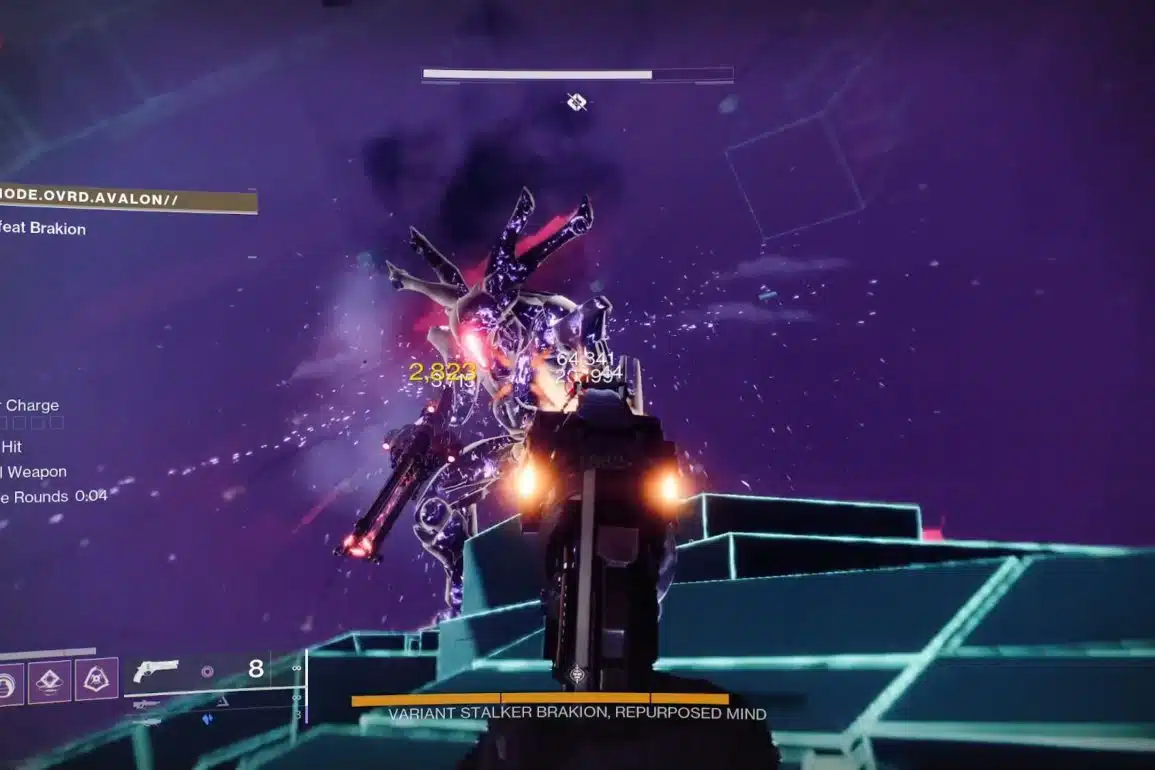
Task: Click the Defeat Brakion objective entry
Action: click(43, 229)
